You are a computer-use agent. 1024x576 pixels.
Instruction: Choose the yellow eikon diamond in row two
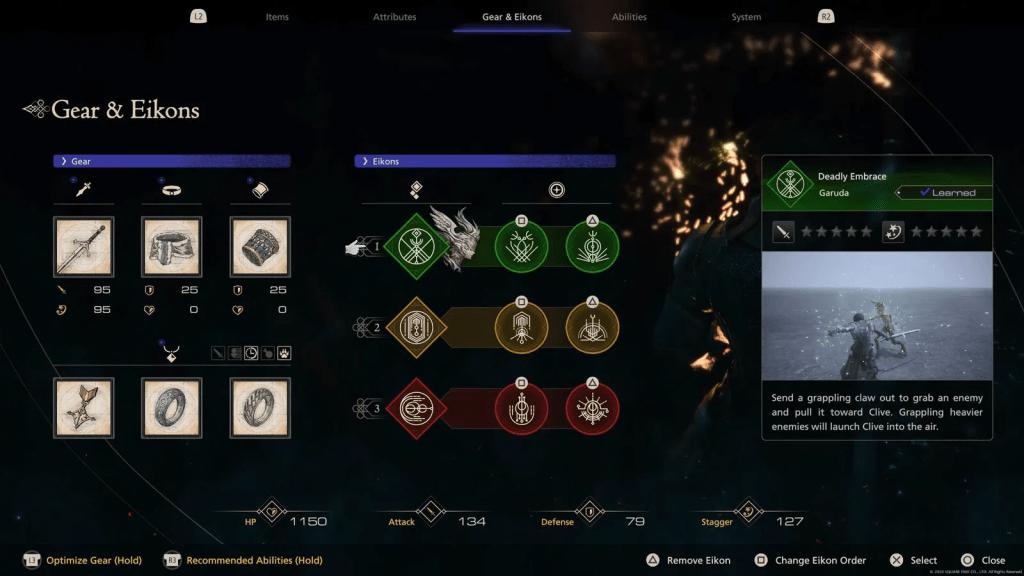pos(414,328)
